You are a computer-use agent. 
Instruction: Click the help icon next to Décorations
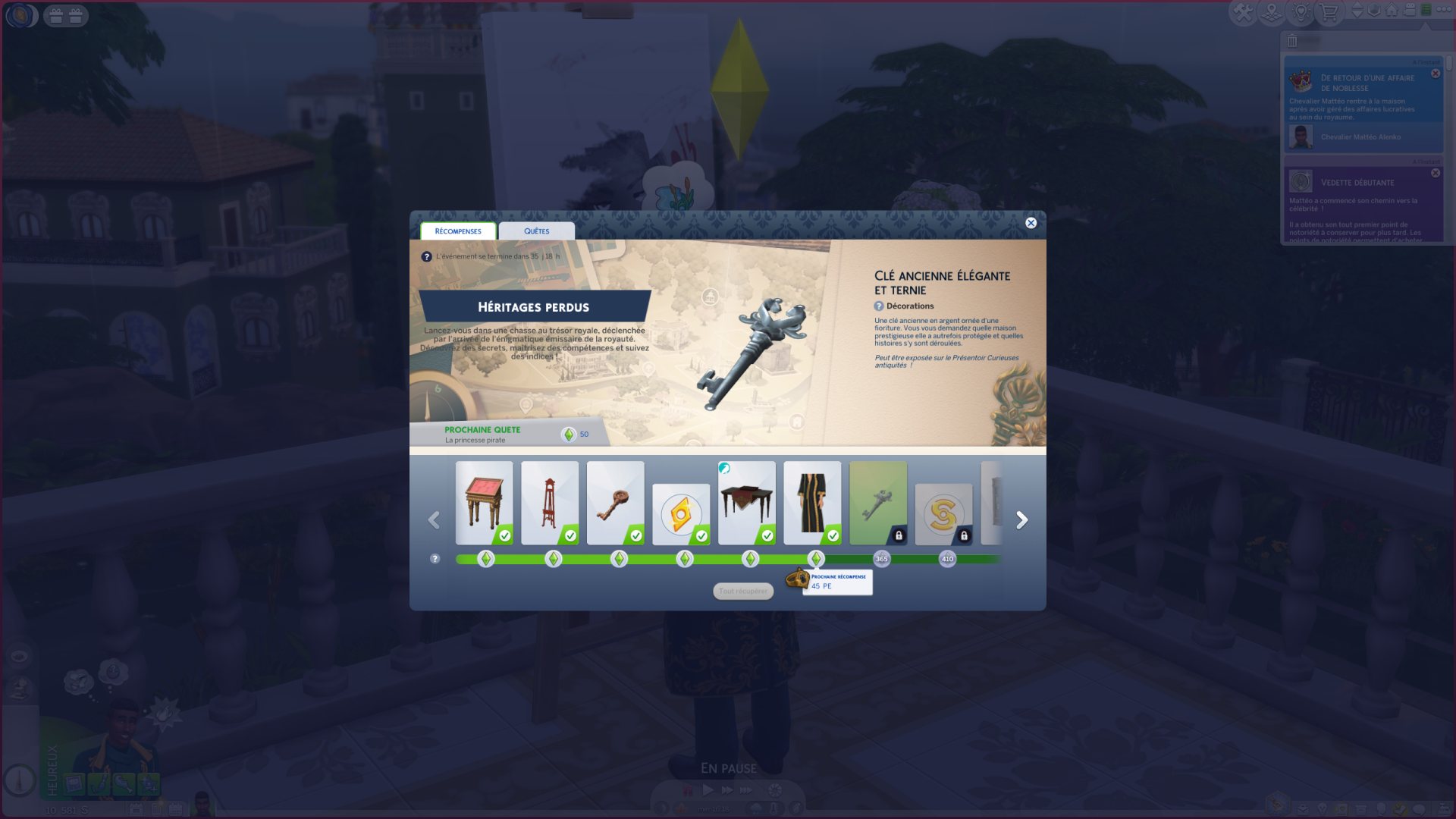[x=879, y=306]
